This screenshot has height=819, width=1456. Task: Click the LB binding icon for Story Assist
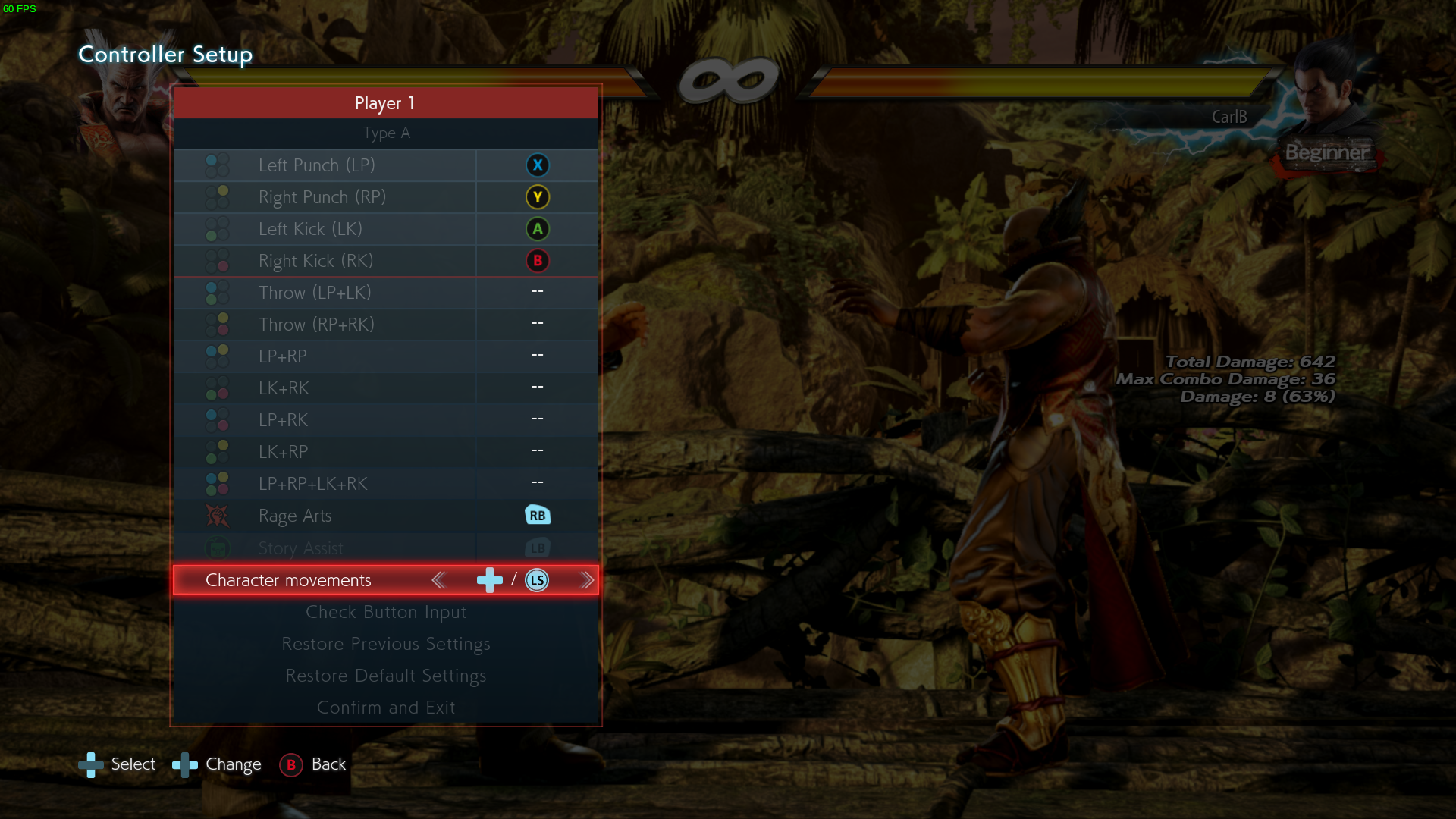click(x=538, y=547)
